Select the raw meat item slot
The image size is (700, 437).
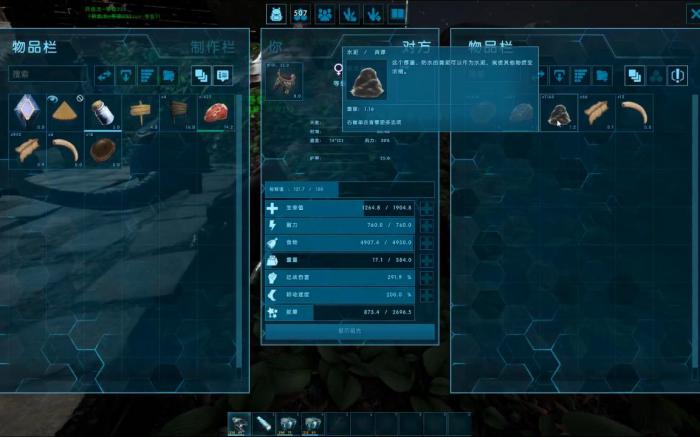coord(216,112)
